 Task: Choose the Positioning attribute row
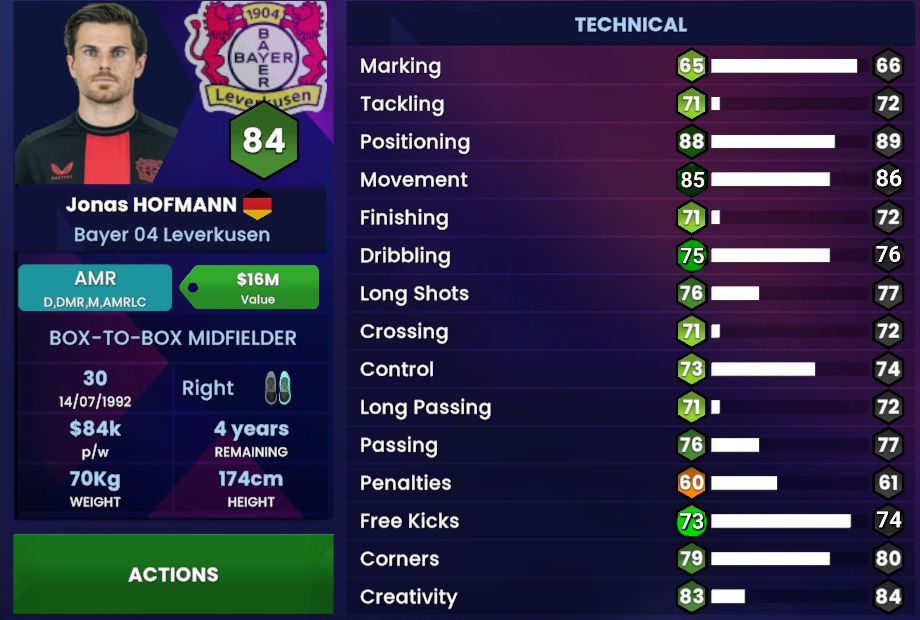[630, 142]
